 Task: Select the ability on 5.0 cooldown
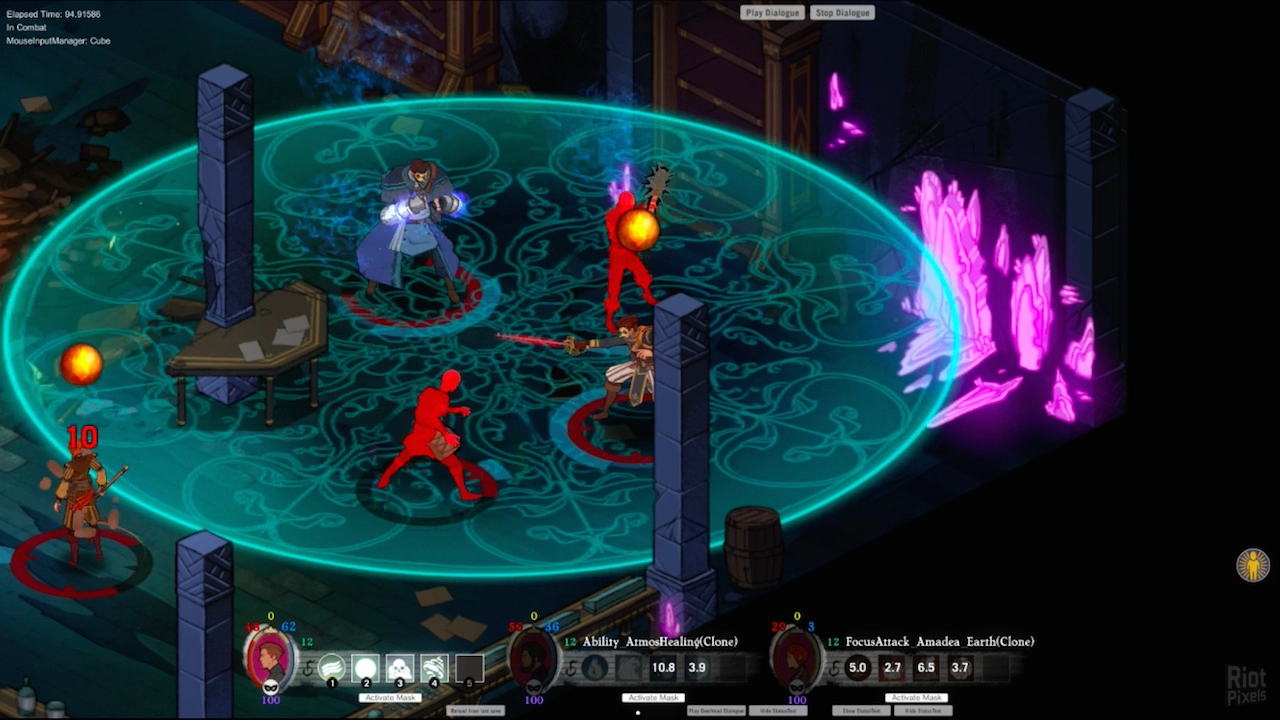coord(858,667)
